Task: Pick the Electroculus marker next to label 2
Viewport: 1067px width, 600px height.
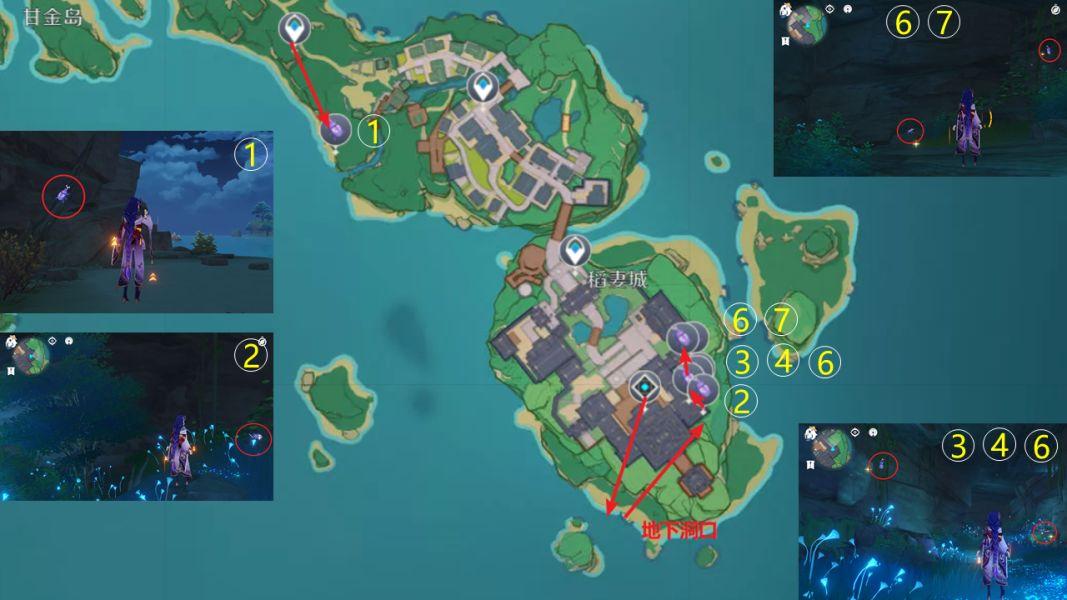Action: (704, 385)
